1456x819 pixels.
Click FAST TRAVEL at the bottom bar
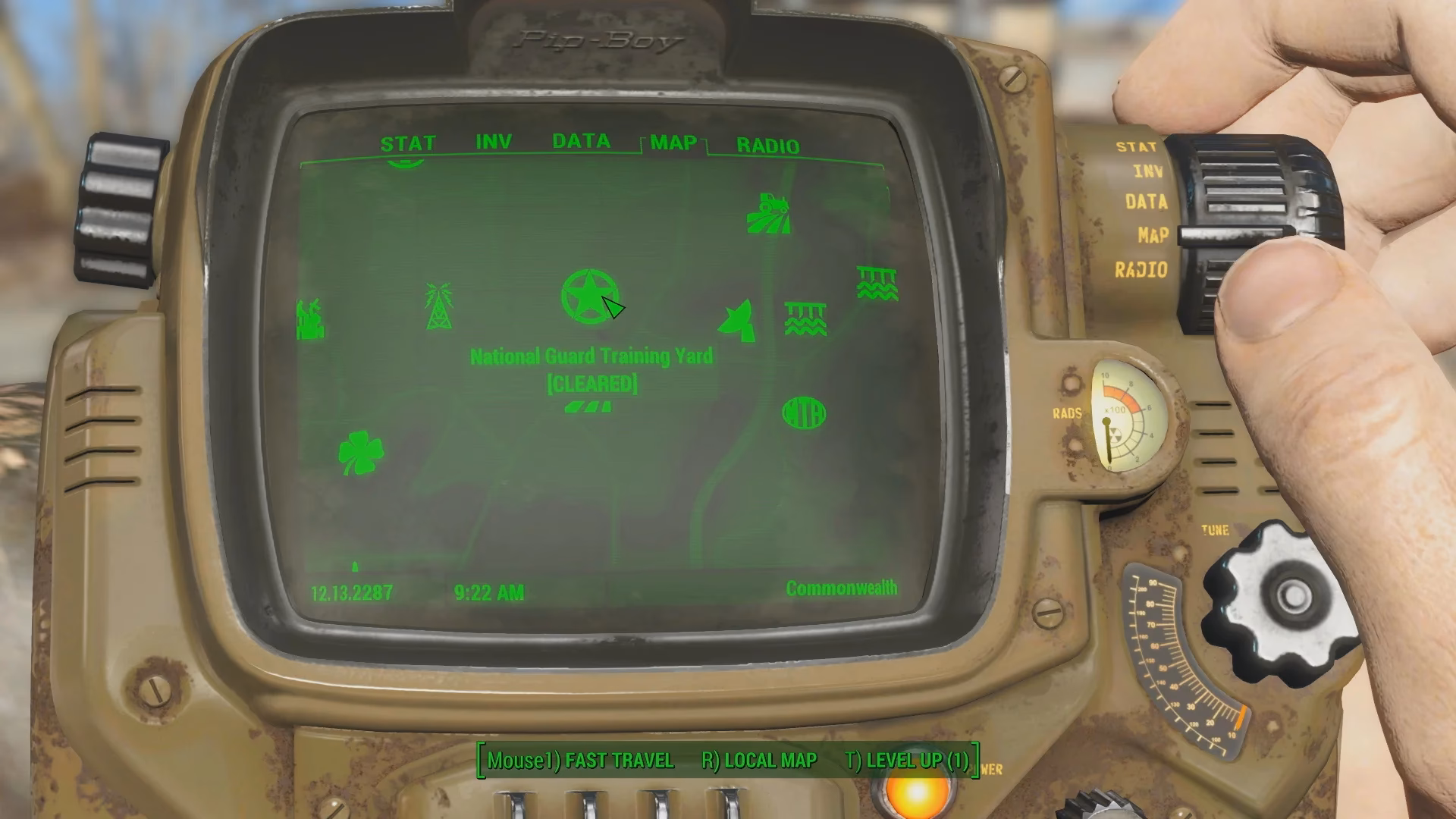pyautogui.click(x=619, y=761)
